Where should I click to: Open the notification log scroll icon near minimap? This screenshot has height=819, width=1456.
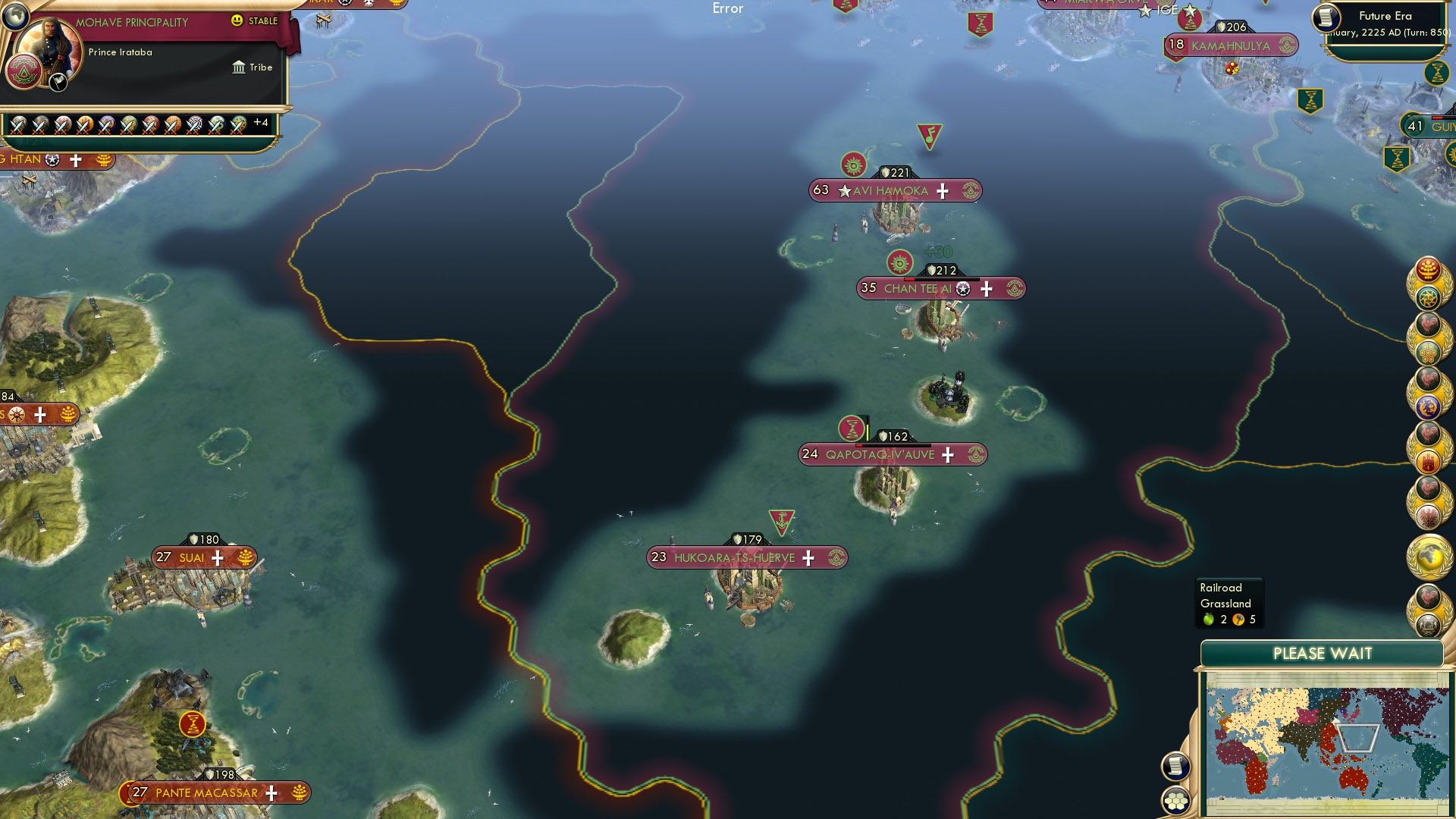pyautogui.click(x=1176, y=767)
